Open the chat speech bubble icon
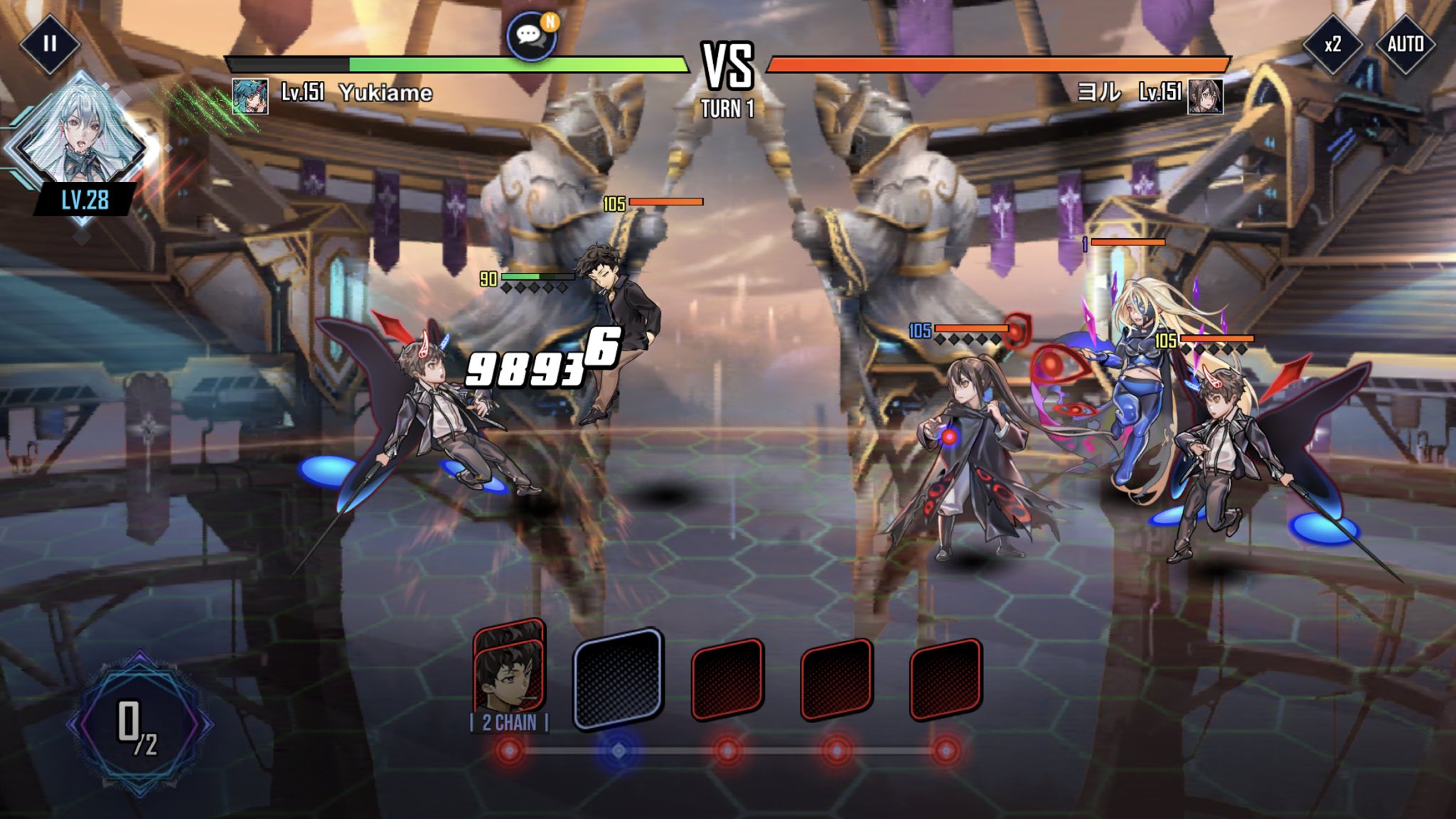Screen dimensions: 1456x819 pos(530,36)
